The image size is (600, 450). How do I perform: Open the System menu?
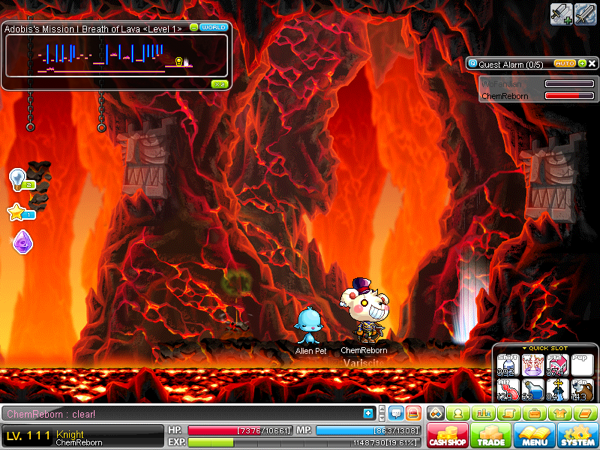coord(577,435)
